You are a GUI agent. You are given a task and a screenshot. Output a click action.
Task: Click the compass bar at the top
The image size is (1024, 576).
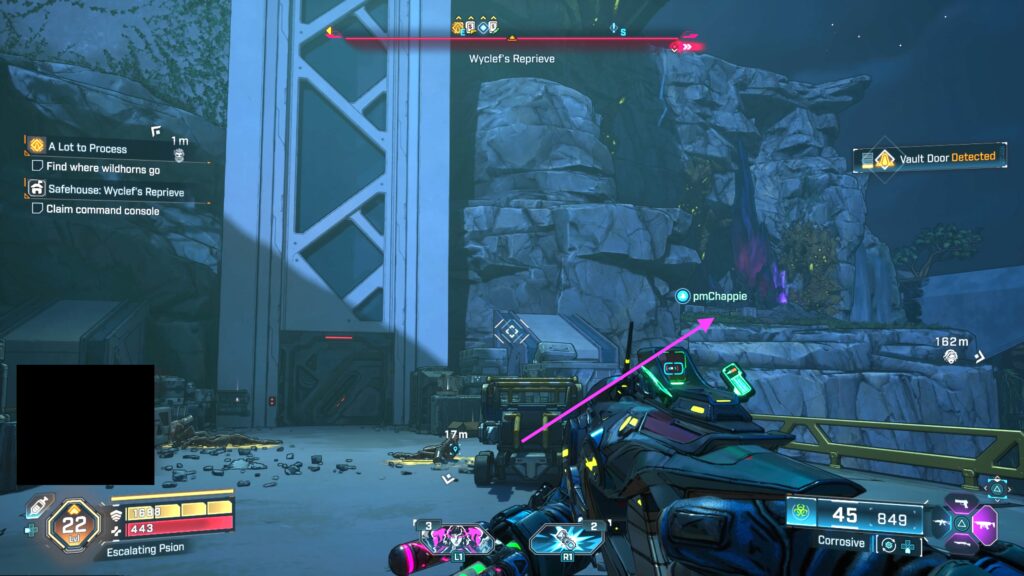(x=511, y=42)
